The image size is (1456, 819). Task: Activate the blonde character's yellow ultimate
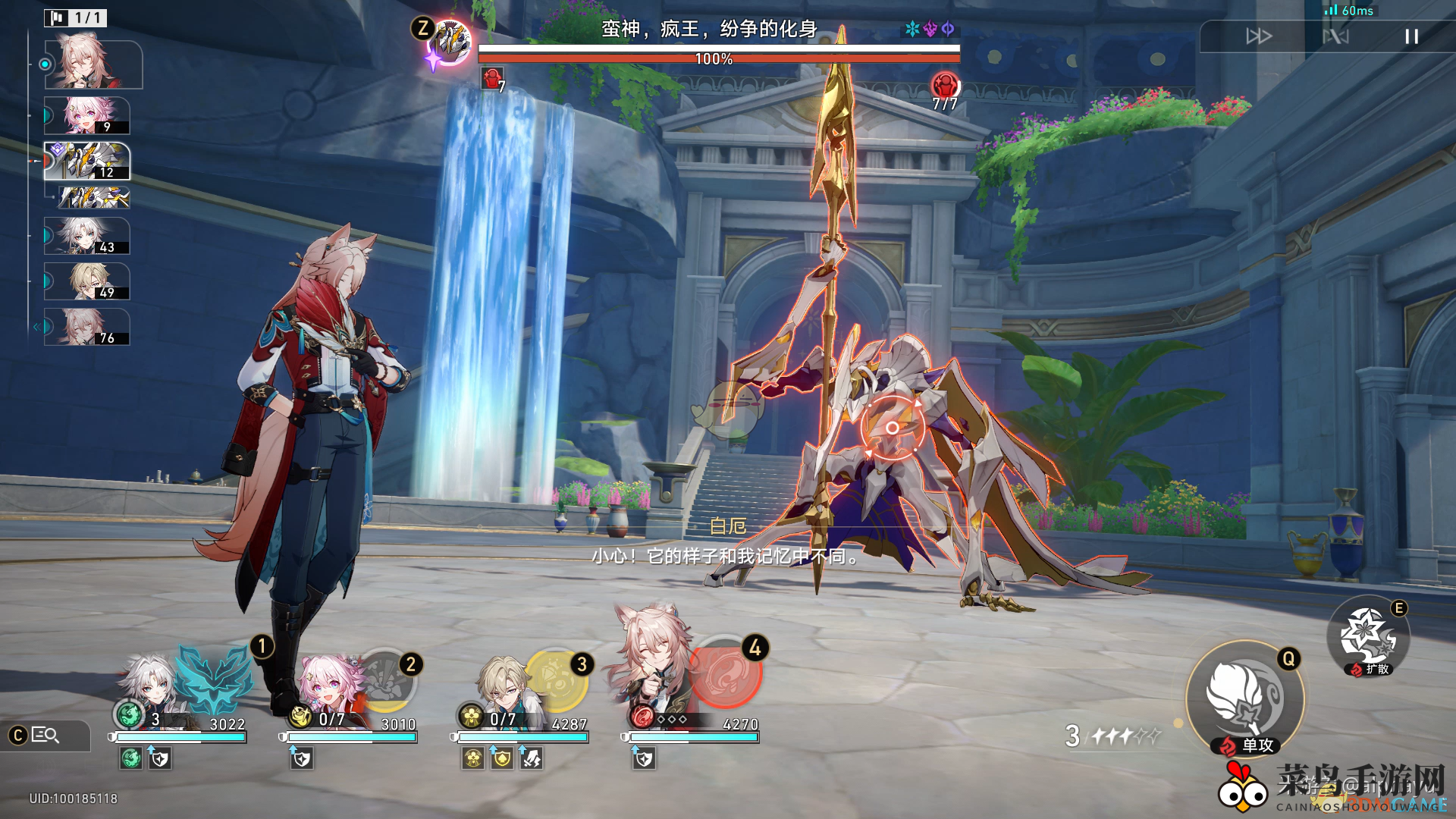(556, 681)
